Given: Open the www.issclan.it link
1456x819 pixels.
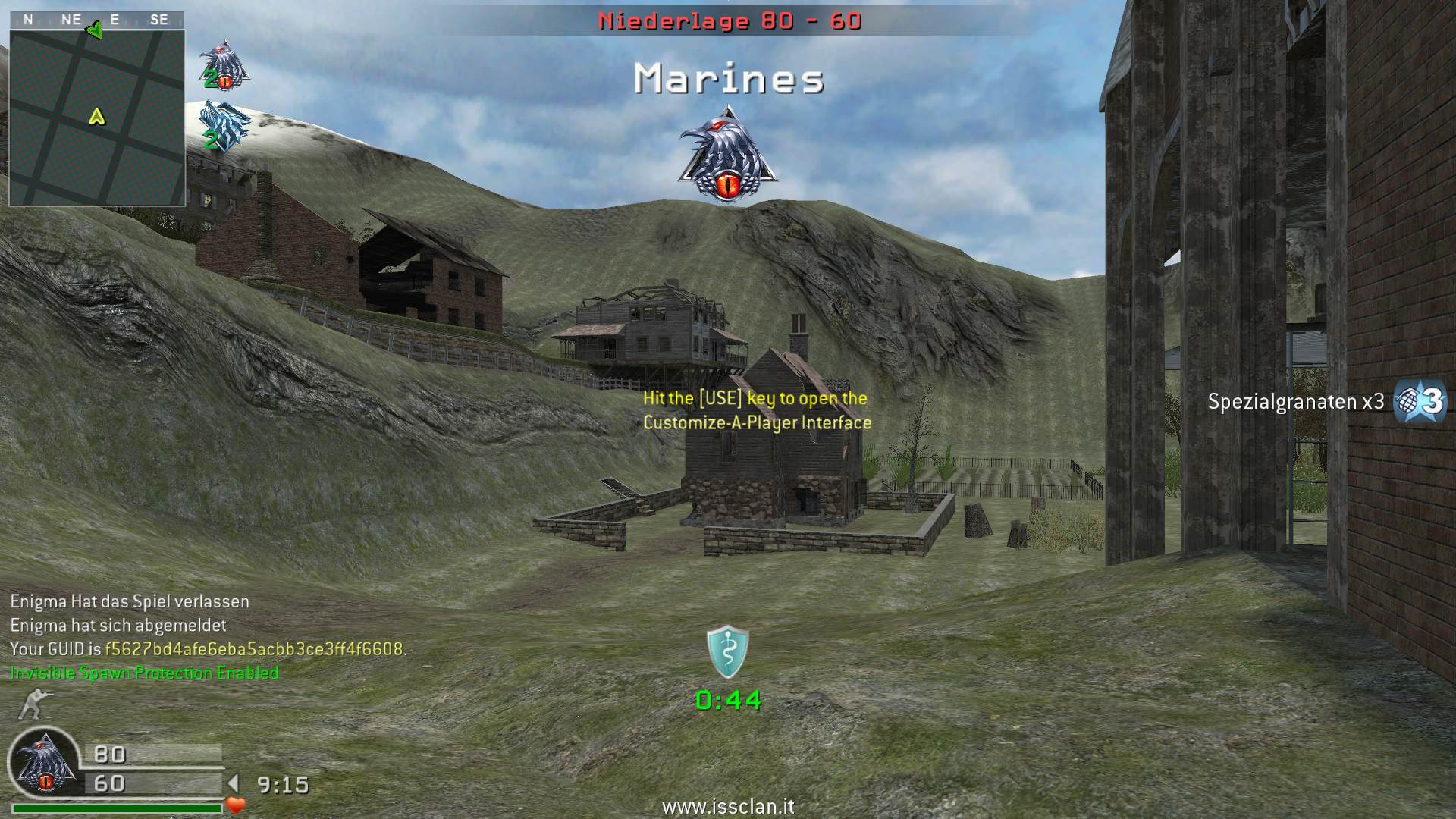Looking at the screenshot, I should pos(727,807).
